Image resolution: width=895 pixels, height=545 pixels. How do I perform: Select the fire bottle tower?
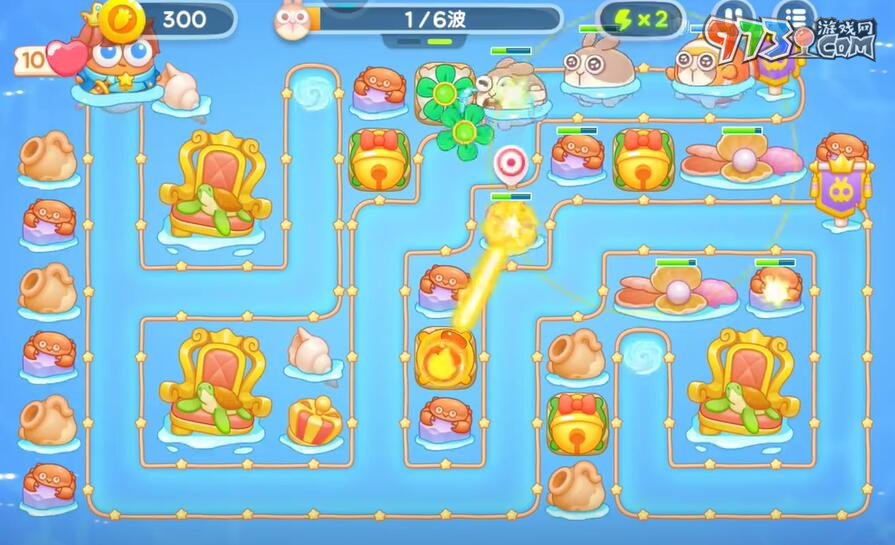pyautogui.click(x=444, y=358)
